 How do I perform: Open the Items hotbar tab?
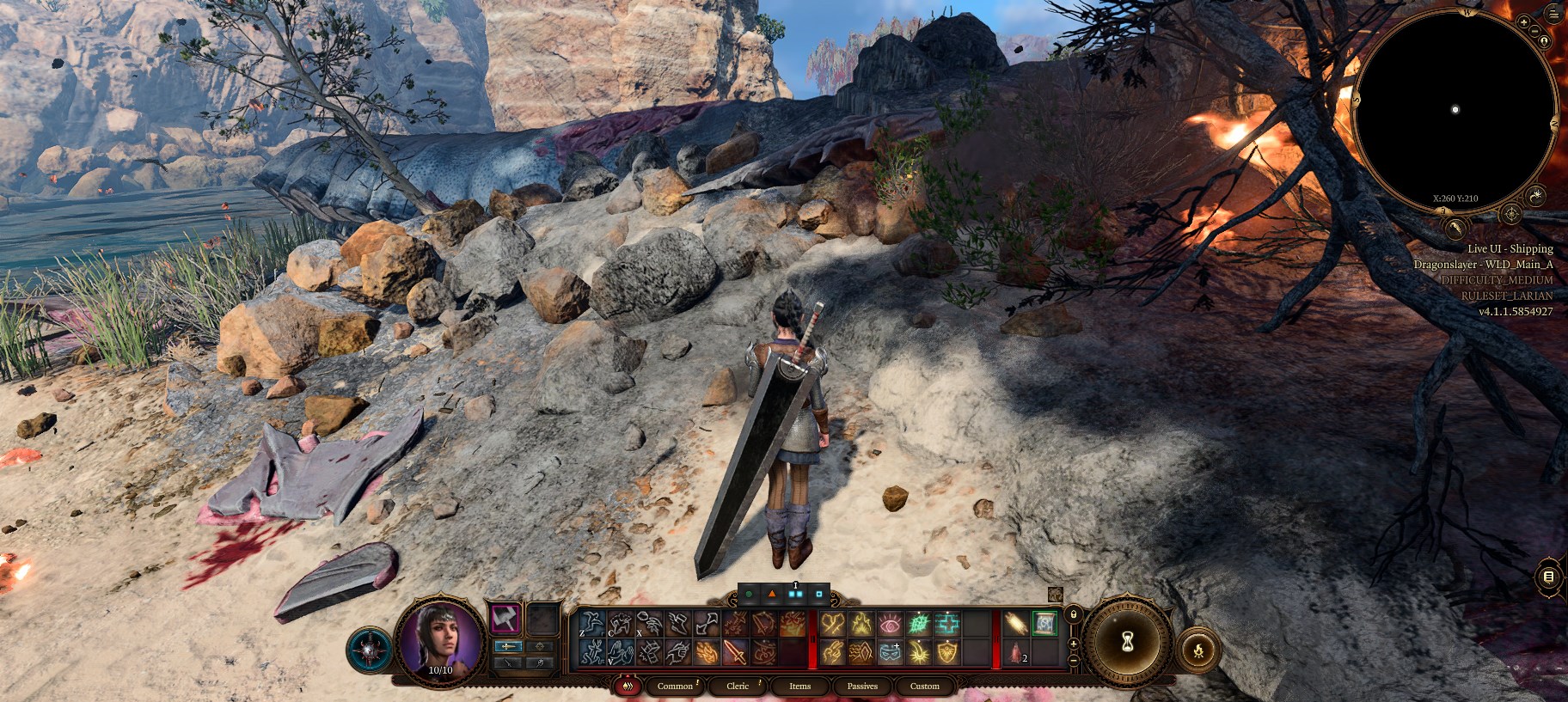[x=799, y=686]
